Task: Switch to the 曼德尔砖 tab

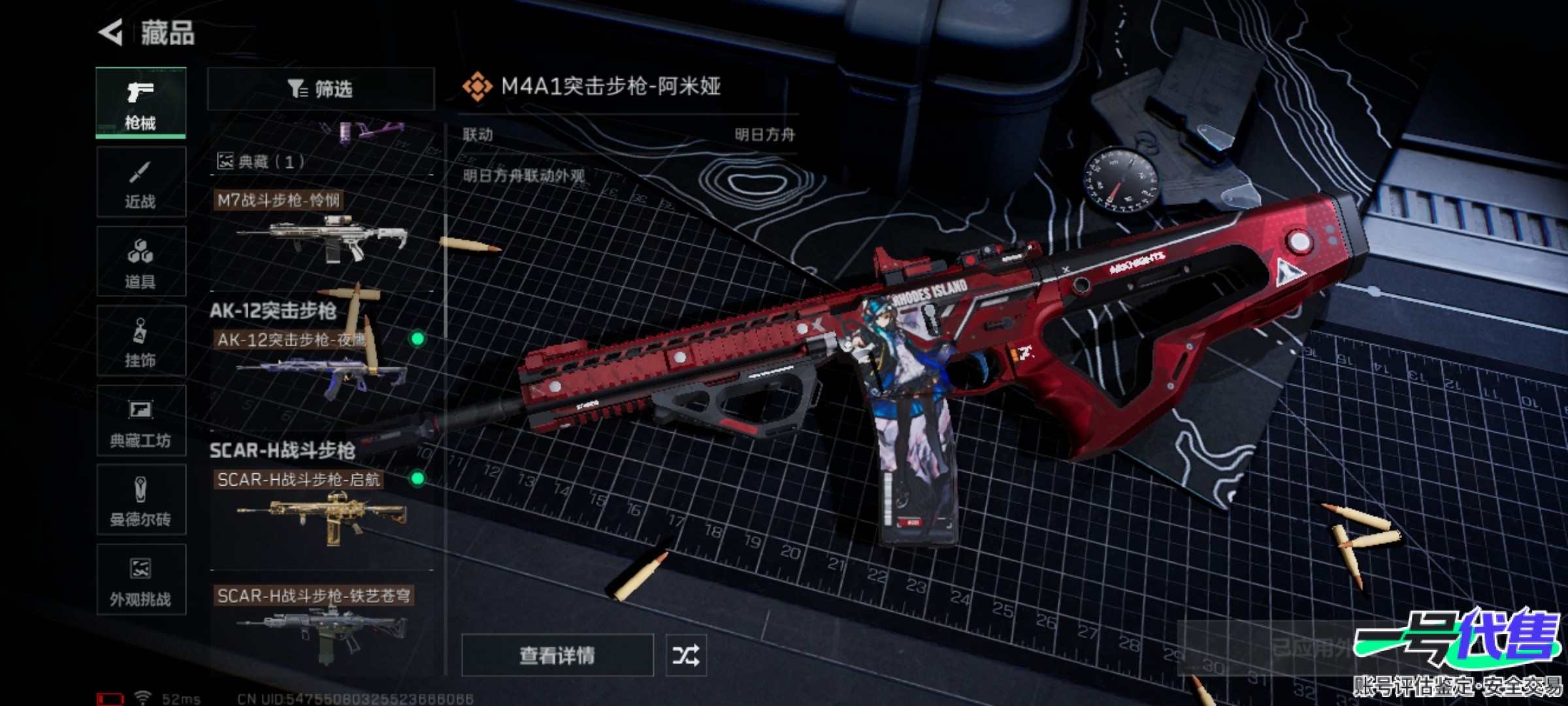Action: tap(140, 501)
